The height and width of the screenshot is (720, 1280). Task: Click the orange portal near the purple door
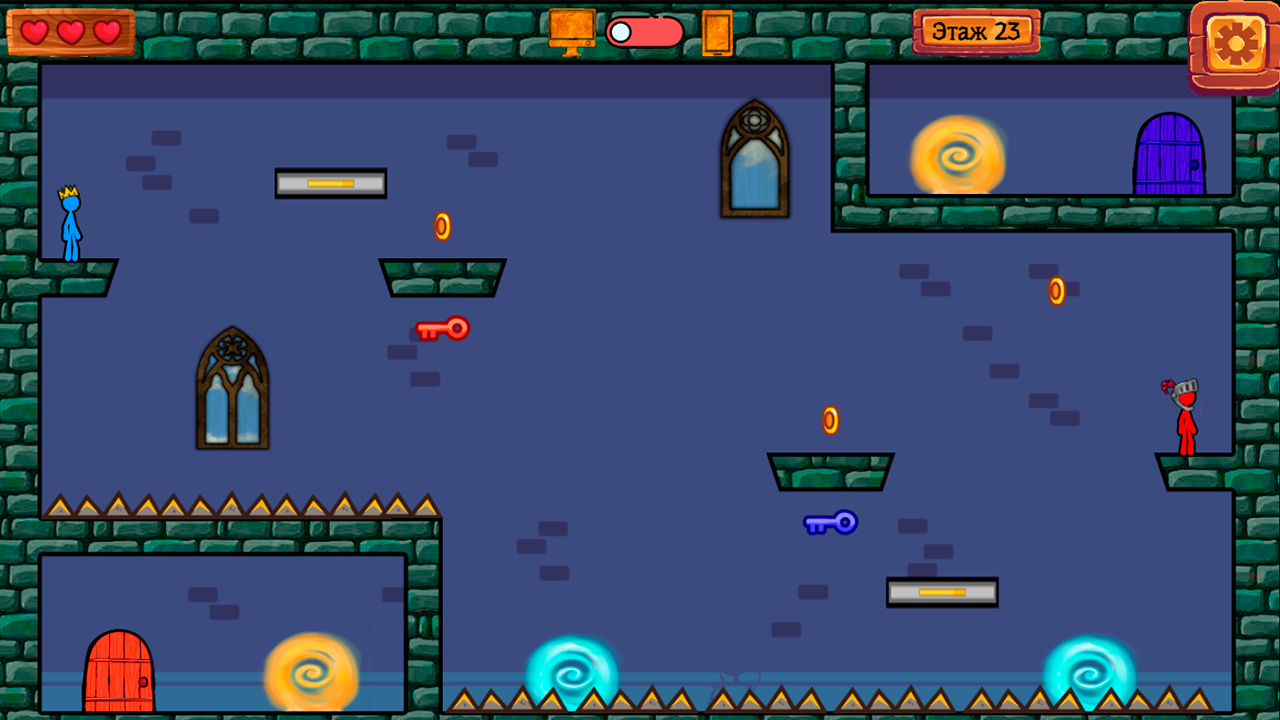(958, 157)
